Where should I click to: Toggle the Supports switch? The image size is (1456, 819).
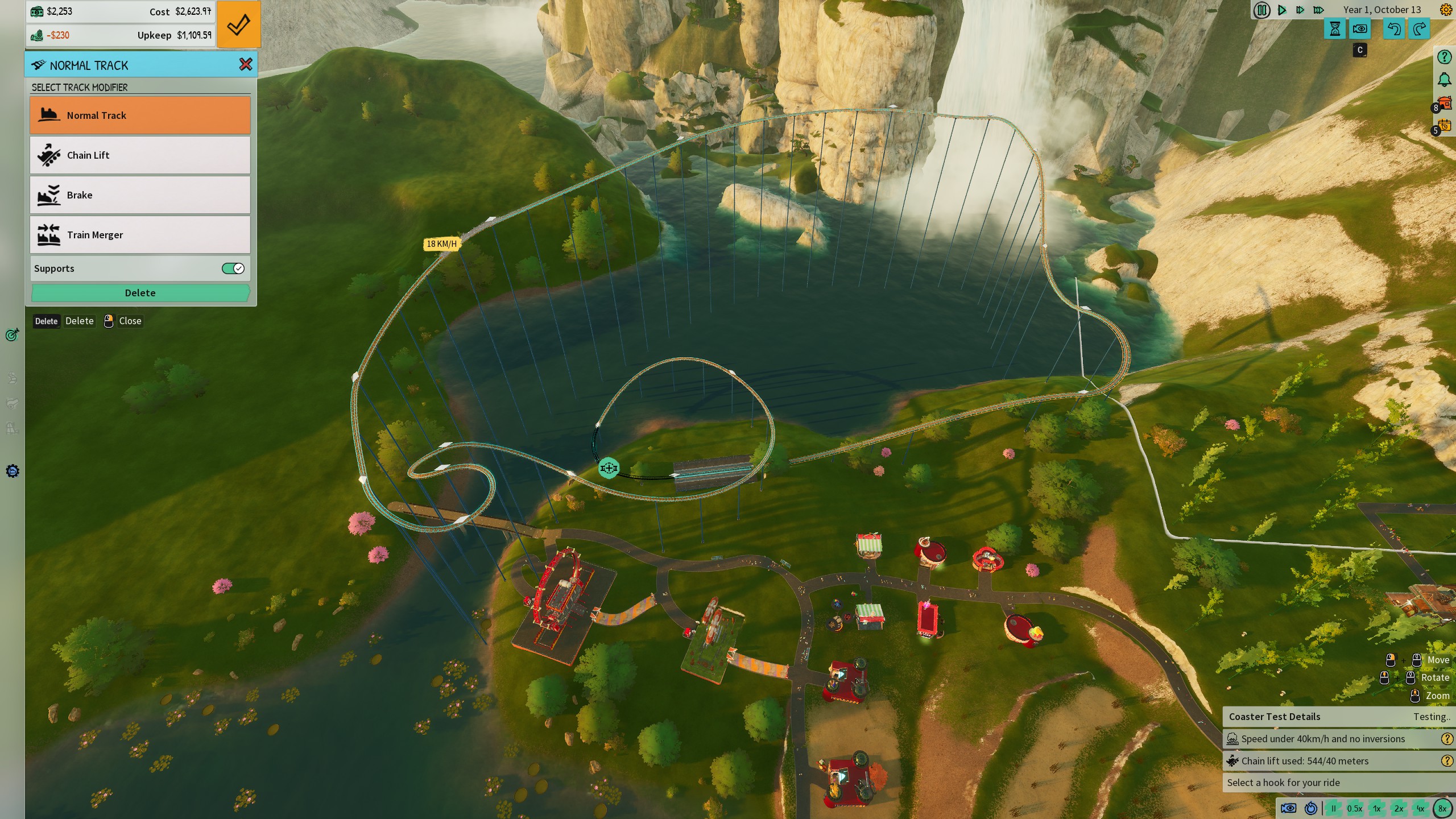(x=233, y=268)
